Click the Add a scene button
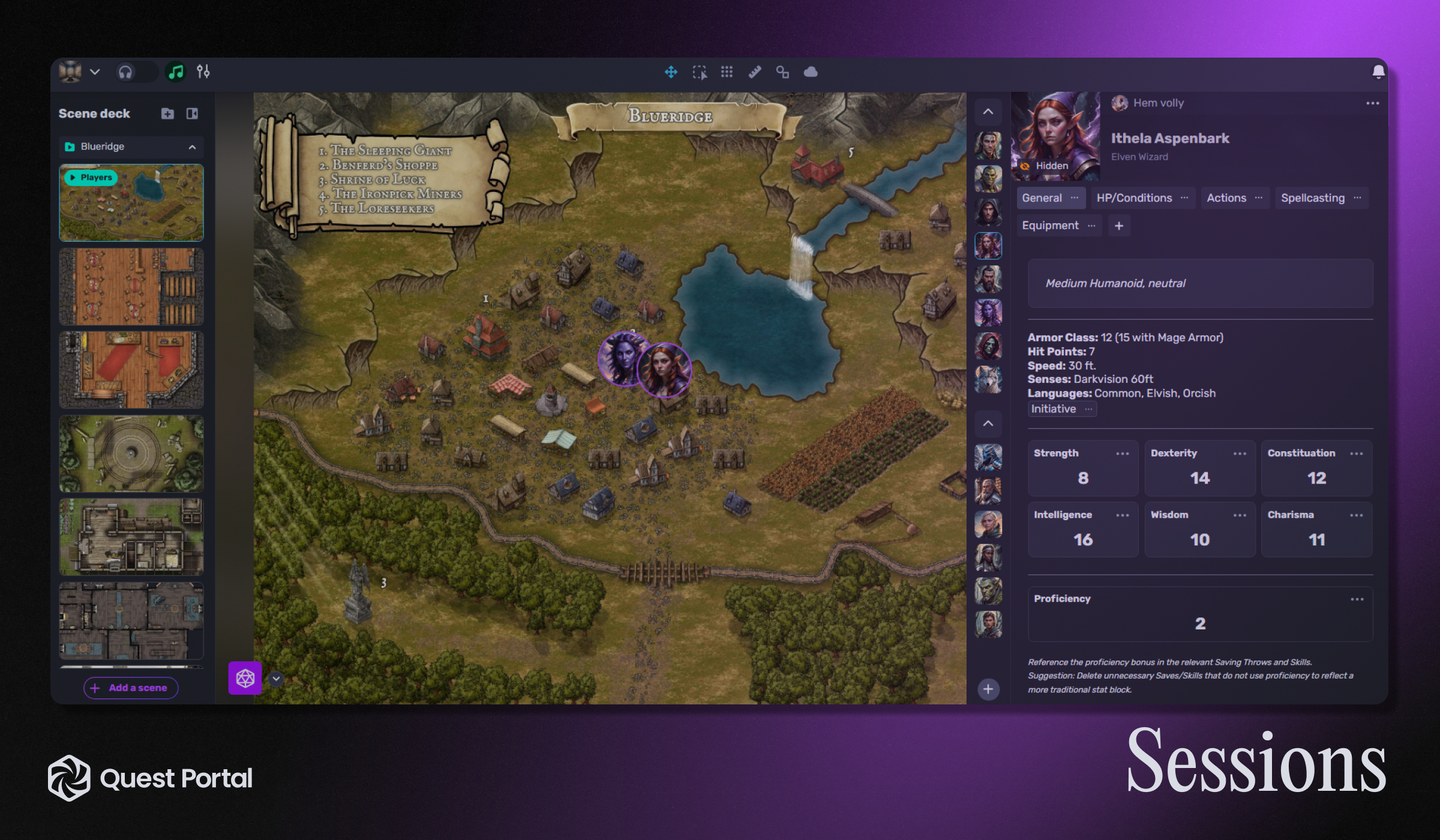1440x840 pixels. [x=130, y=688]
